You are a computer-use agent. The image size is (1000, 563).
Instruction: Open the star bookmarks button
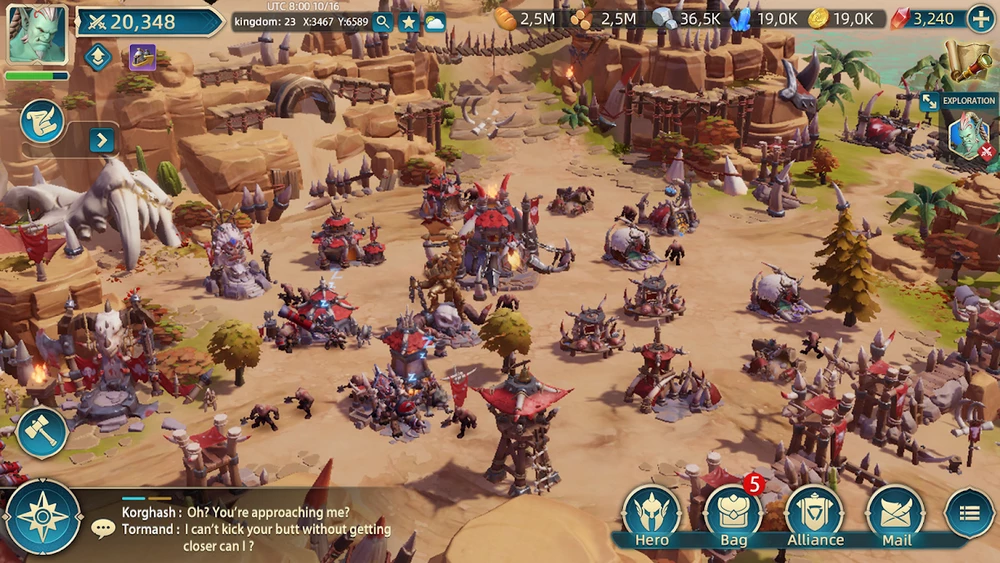(409, 22)
